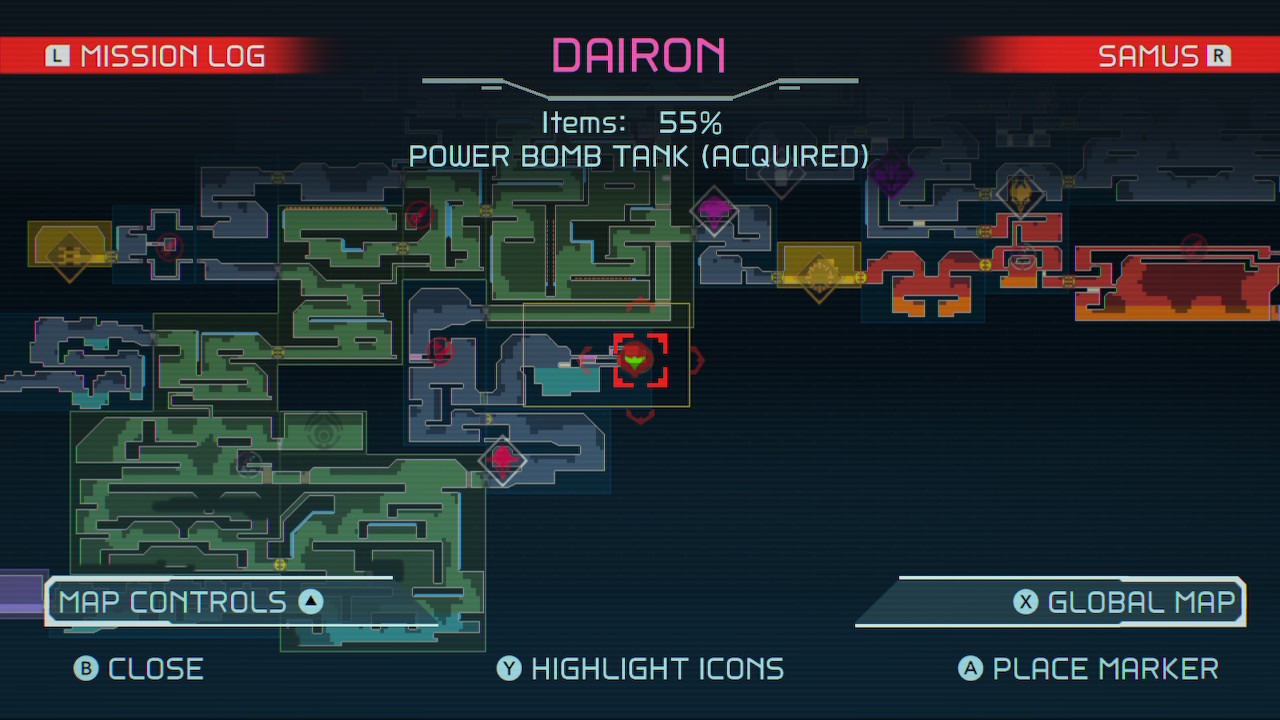Place a marker at the cursor location
Screen dimensions: 1280x720
1088,668
